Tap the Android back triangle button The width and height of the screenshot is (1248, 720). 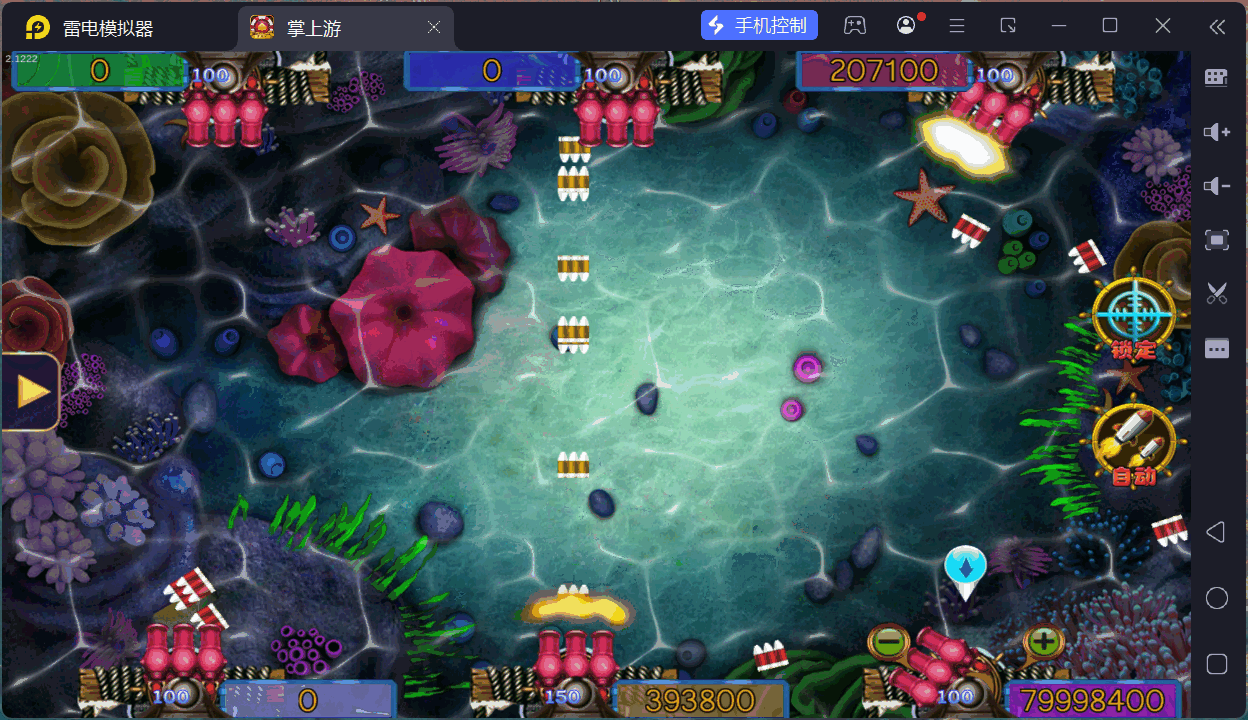click(1215, 532)
